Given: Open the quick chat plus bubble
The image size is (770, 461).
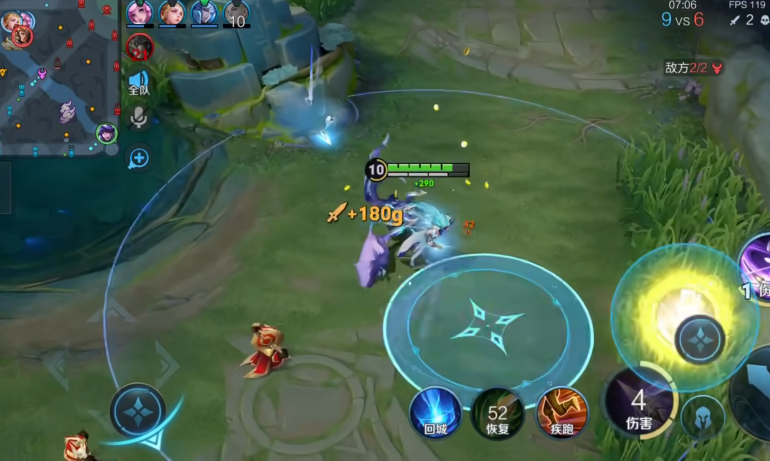Looking at the screenshot, I should (139, 157).
